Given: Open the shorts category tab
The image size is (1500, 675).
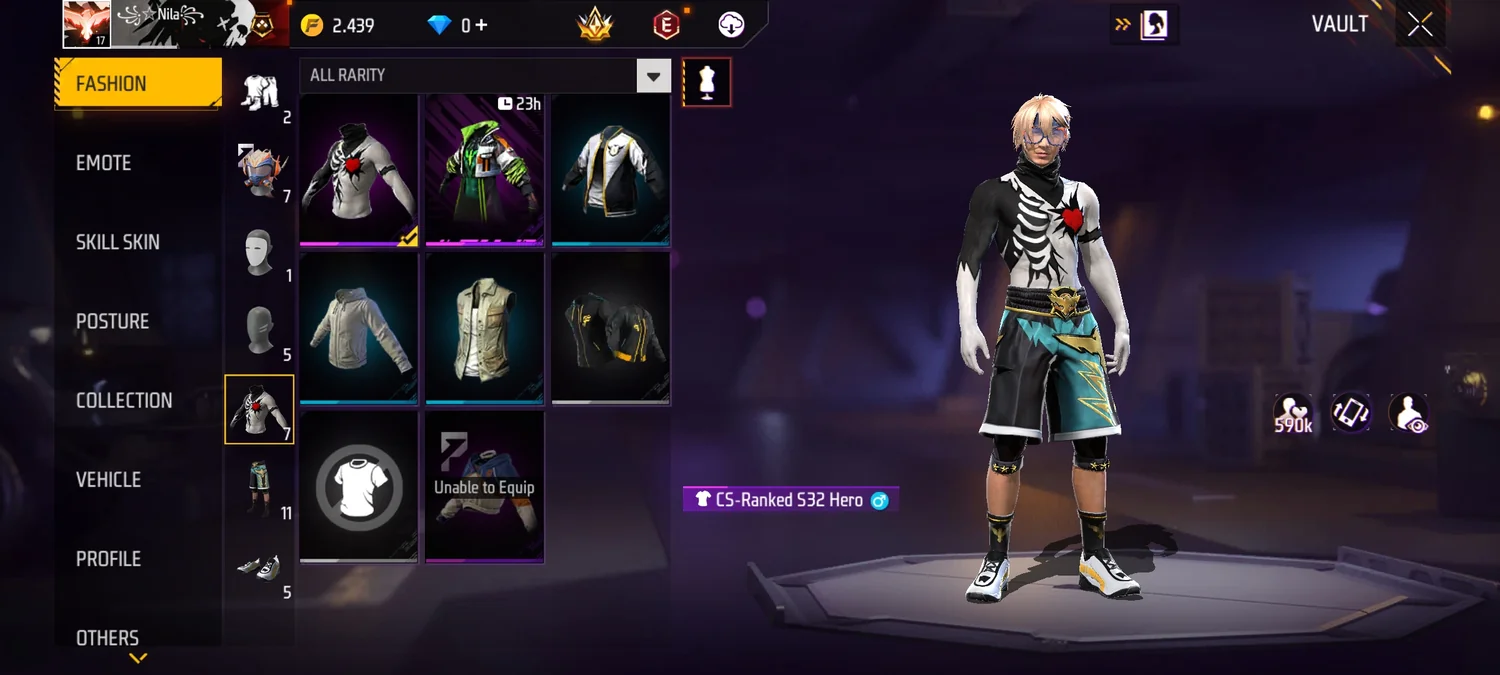Looking at the screenshot, I should click(260, 488).
